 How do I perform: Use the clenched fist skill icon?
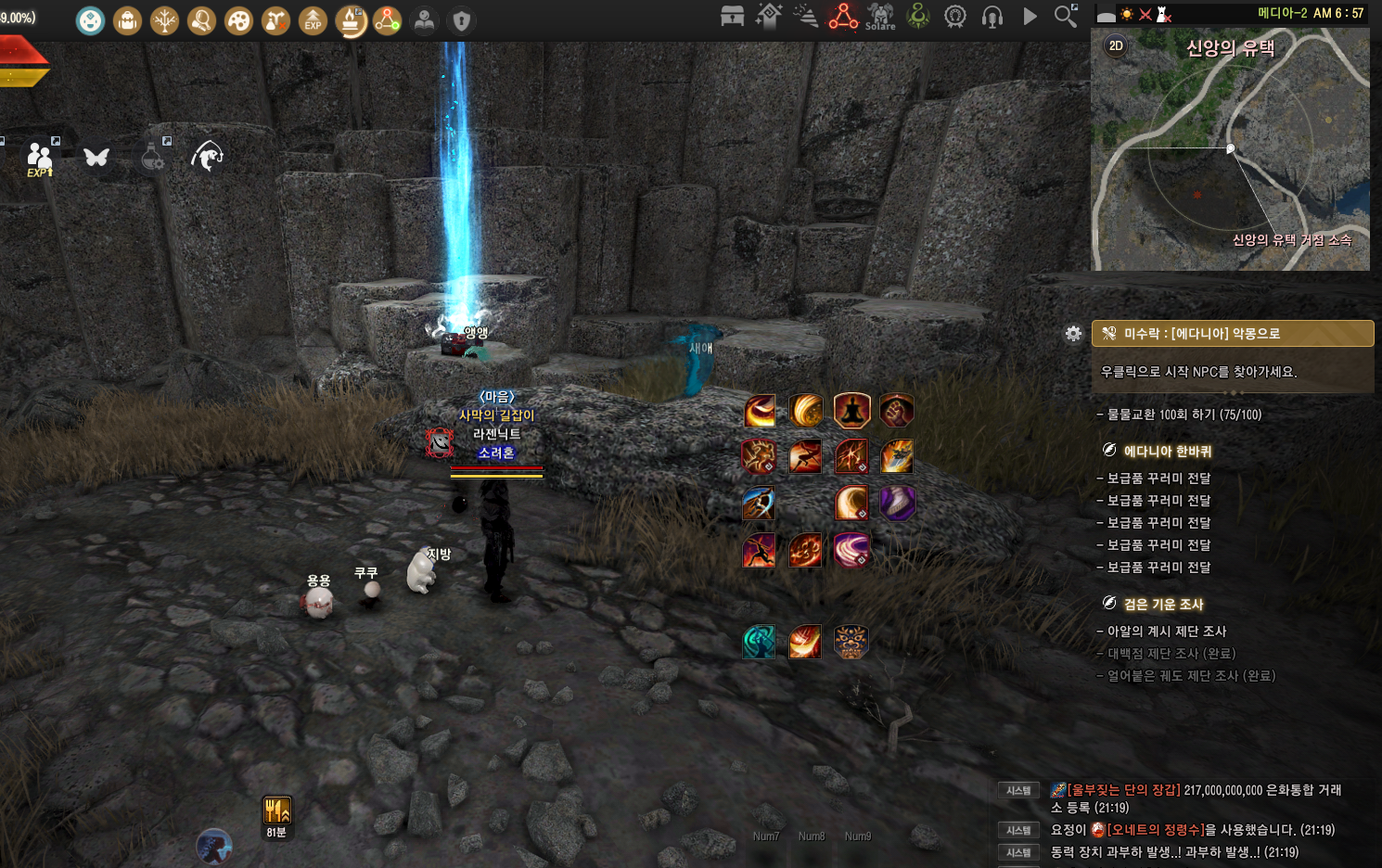point(897,410)
